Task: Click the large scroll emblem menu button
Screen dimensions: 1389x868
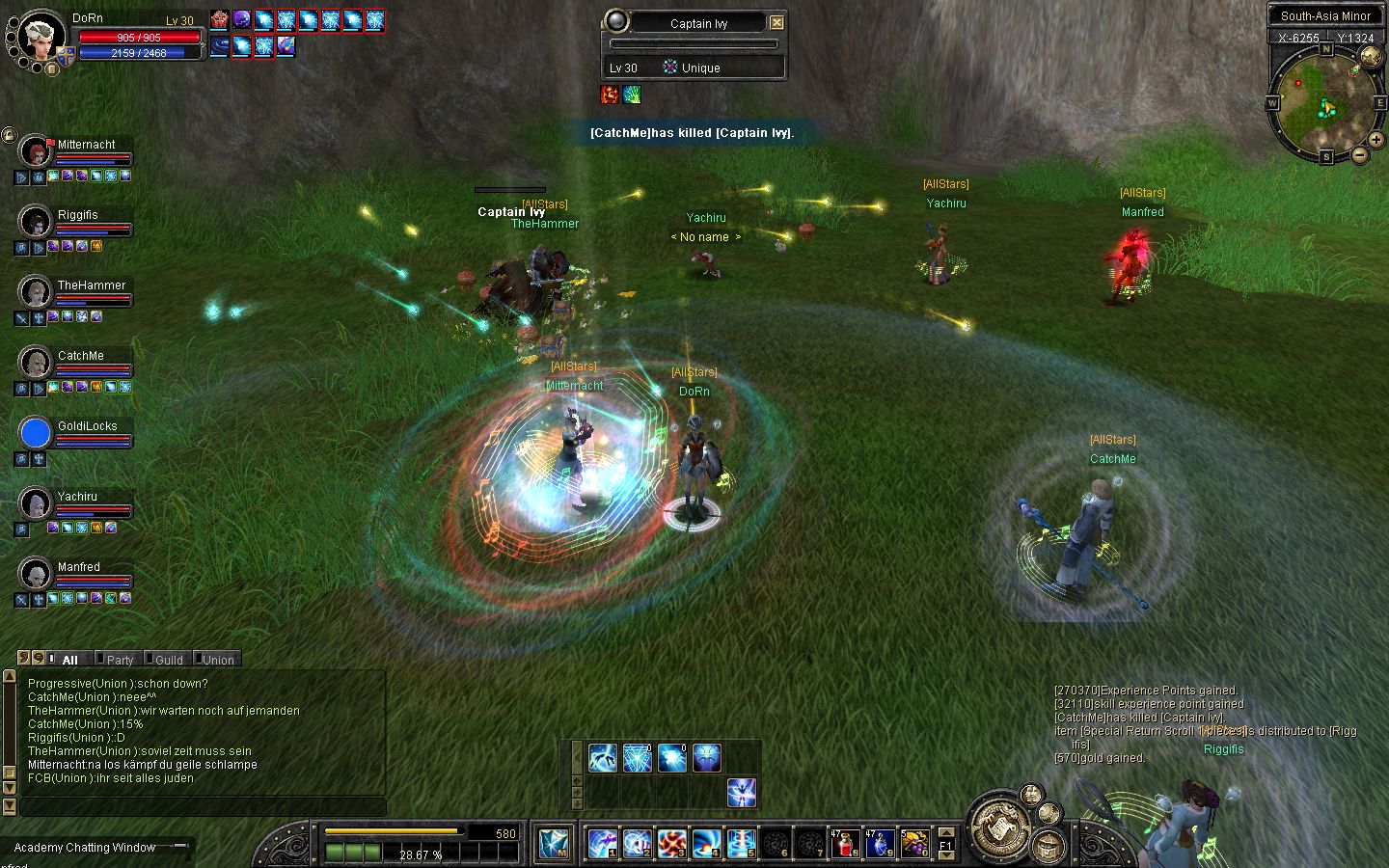Action: pyautogui.click(x=1000, y=827)
